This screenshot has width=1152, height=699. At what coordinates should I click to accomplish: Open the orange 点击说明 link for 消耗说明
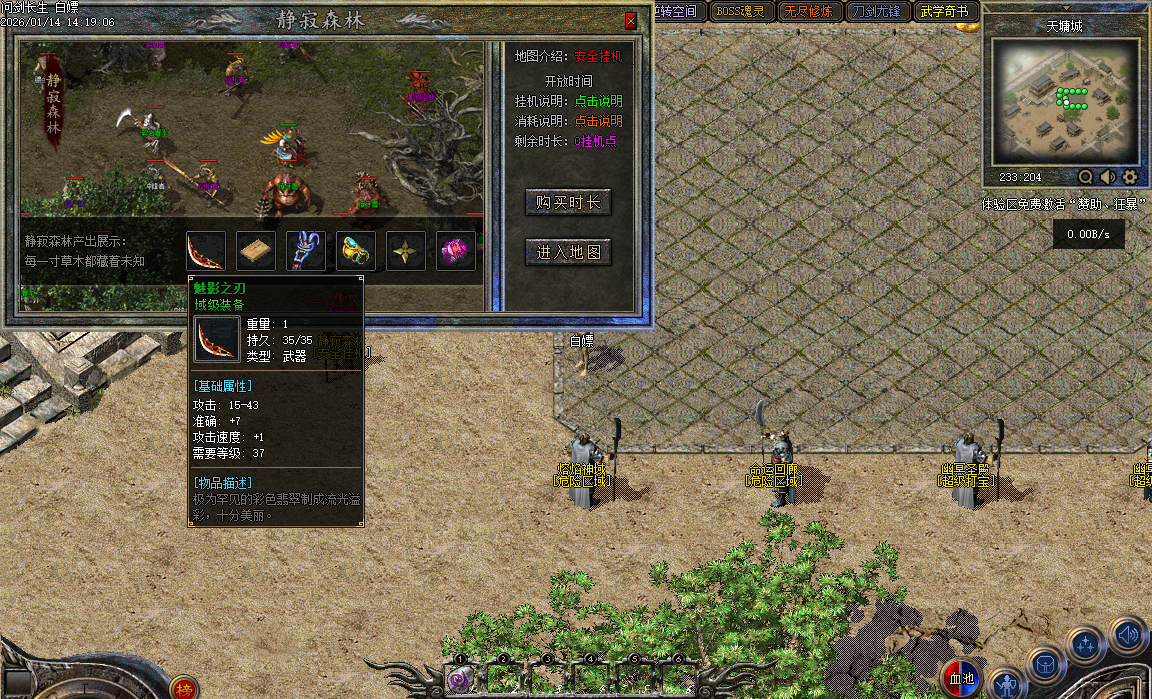598,121
